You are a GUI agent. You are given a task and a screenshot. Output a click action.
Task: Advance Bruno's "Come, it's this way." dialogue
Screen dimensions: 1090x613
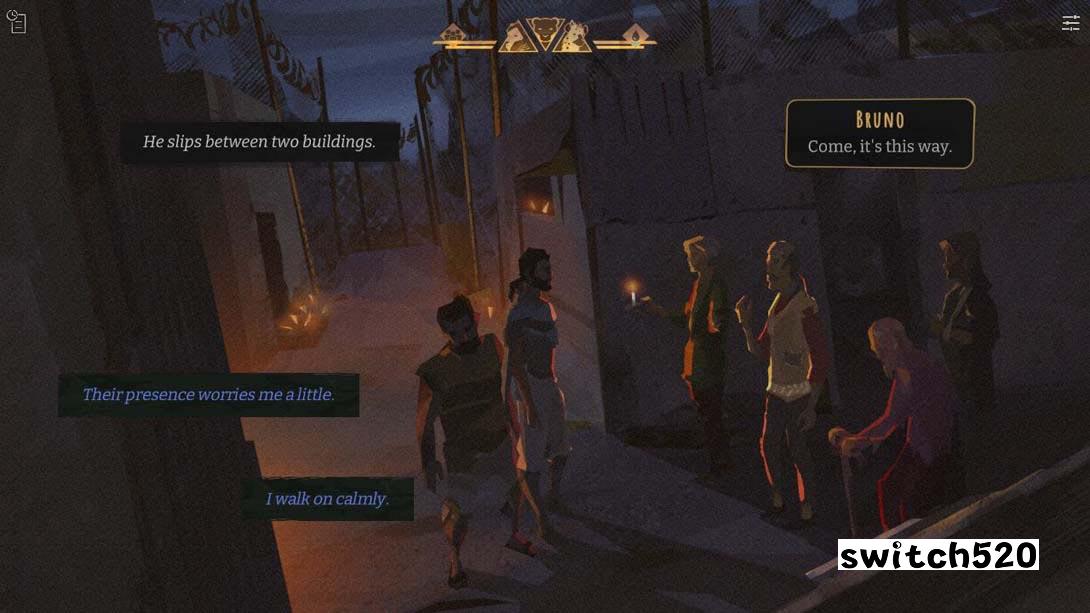[879, 134]
